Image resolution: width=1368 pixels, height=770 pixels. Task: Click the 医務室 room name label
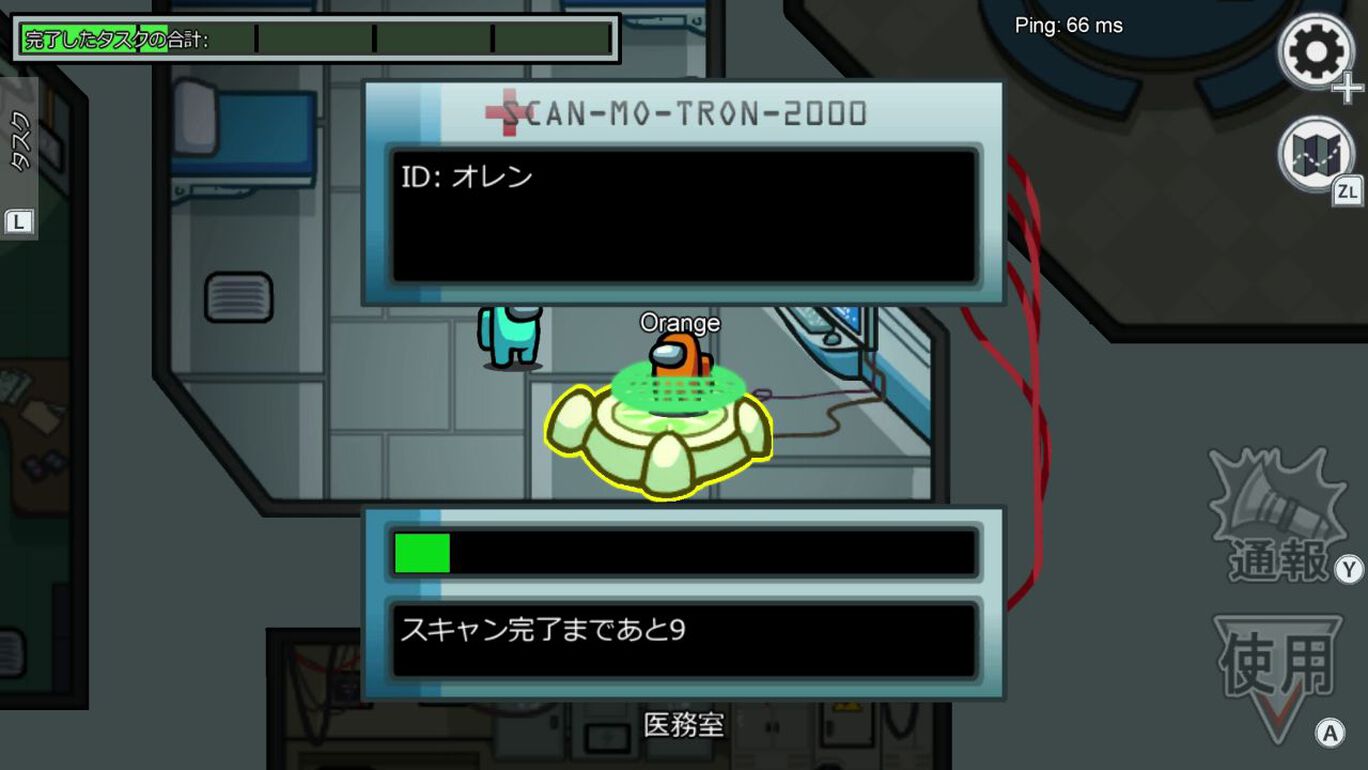click(x=684, y=724)
